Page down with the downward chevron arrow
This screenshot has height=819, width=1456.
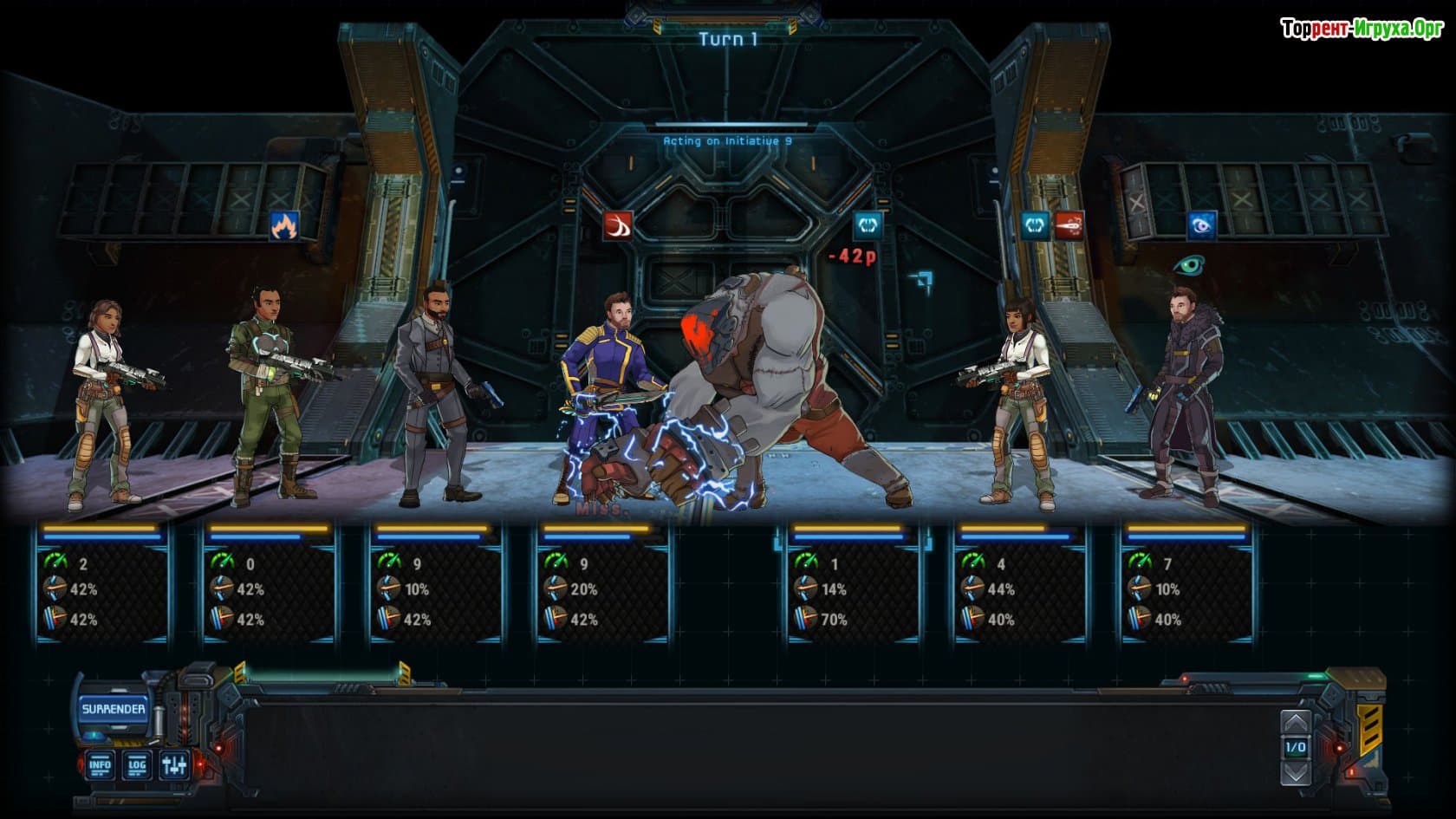point(1295,770)
